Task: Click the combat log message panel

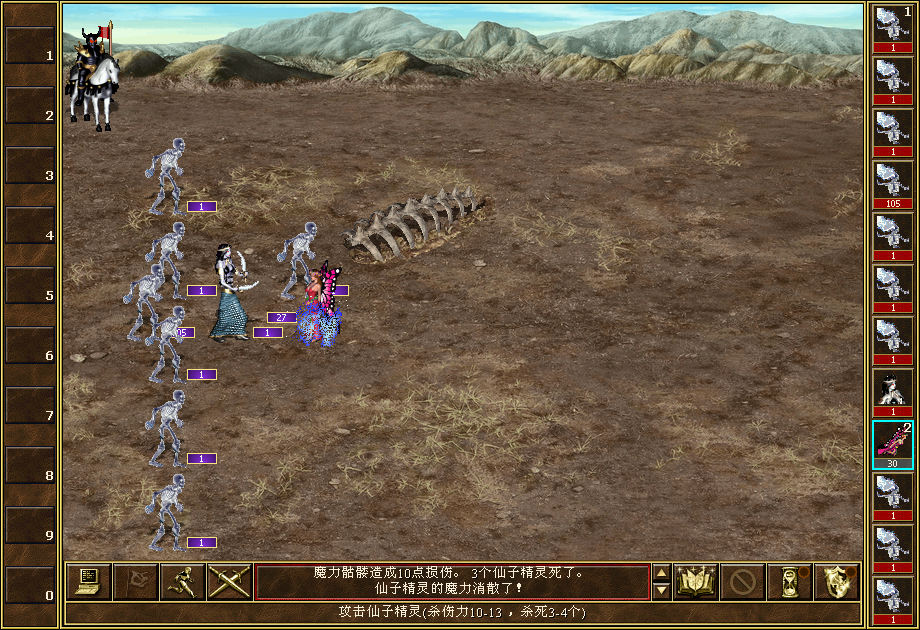Action: [x=452, y=582]
